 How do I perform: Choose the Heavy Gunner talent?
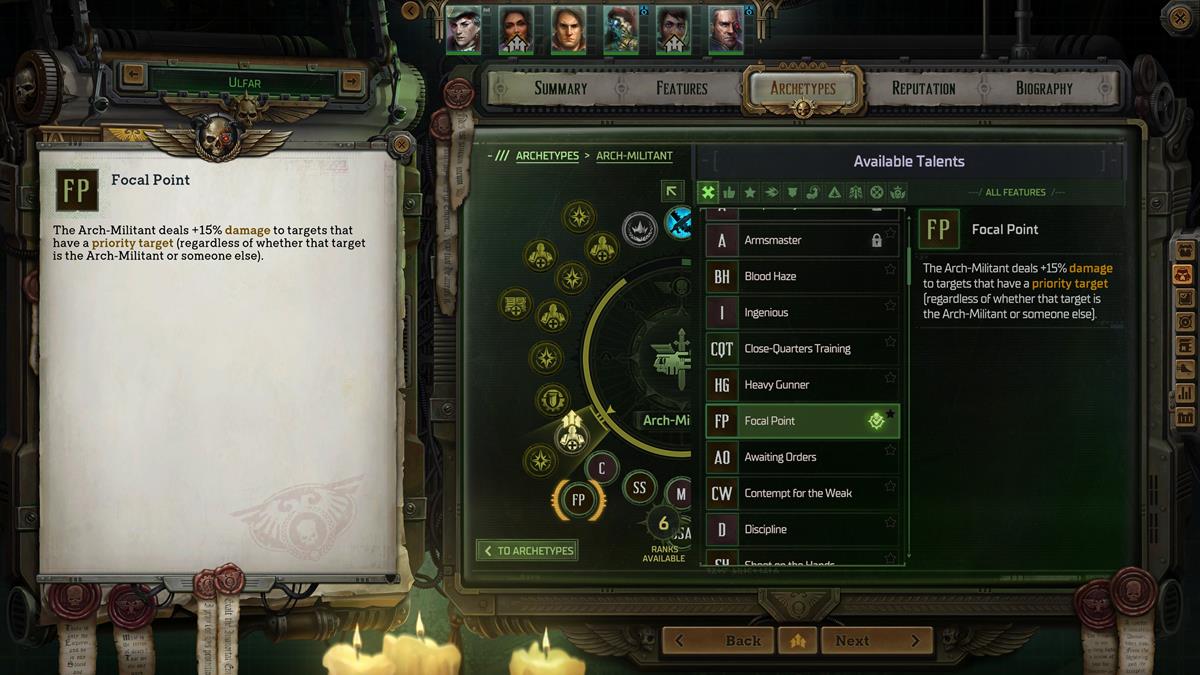pos(802,385)
